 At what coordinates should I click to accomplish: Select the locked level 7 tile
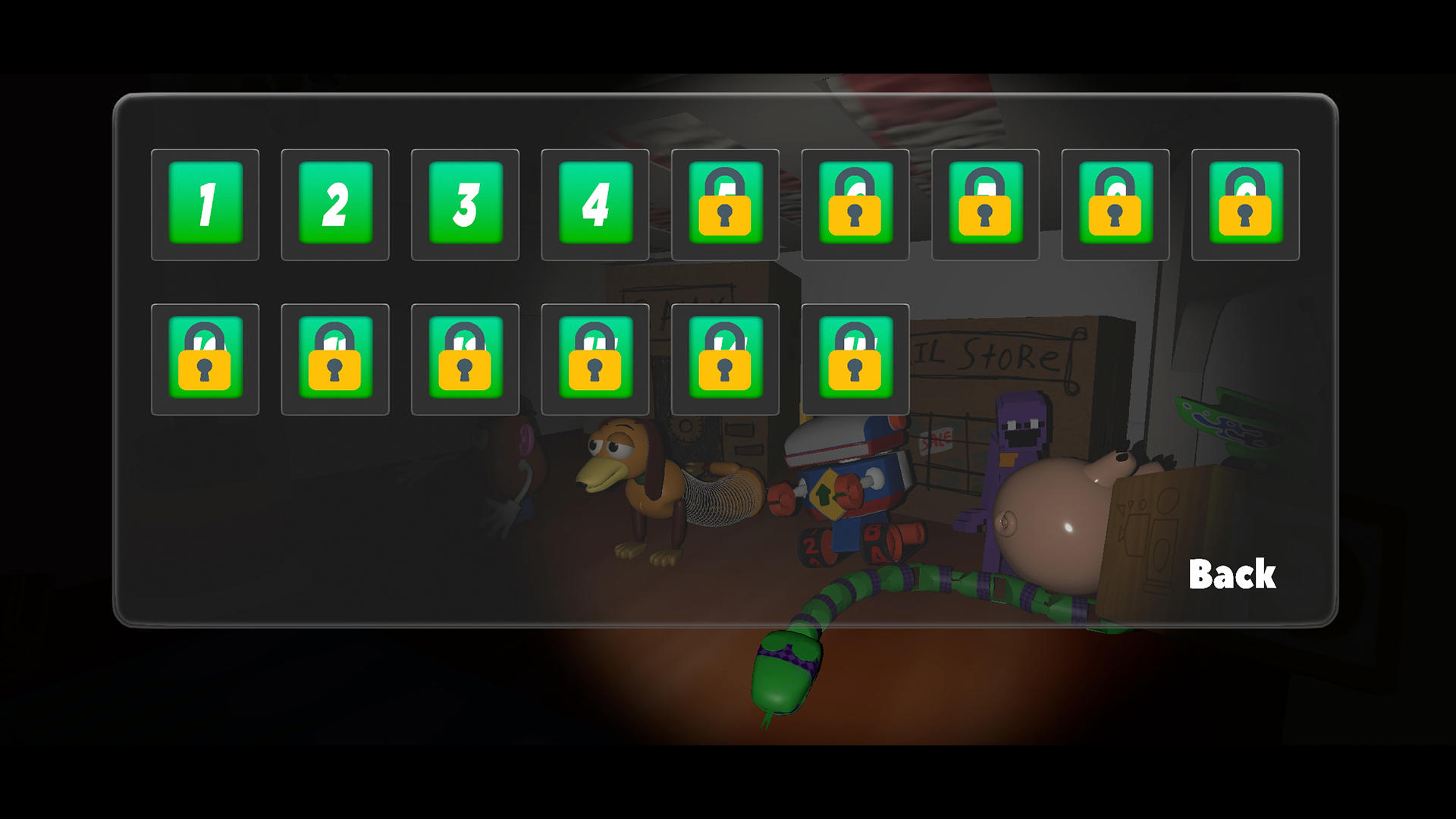[x=984, y=203]
